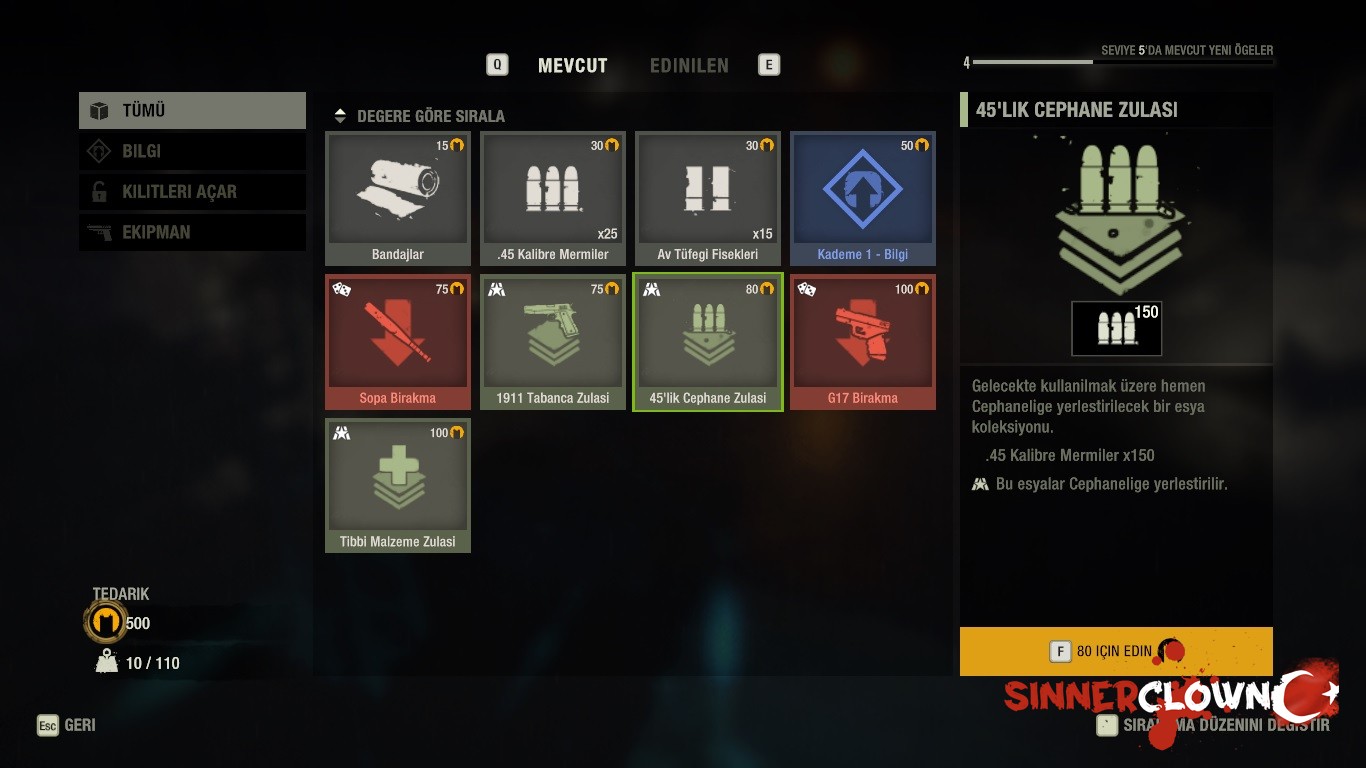Viewport: 1366px width, 768px height.
Task: Select the Tibbi Malzeme Zulasi stash
Action: coord(398,485)
